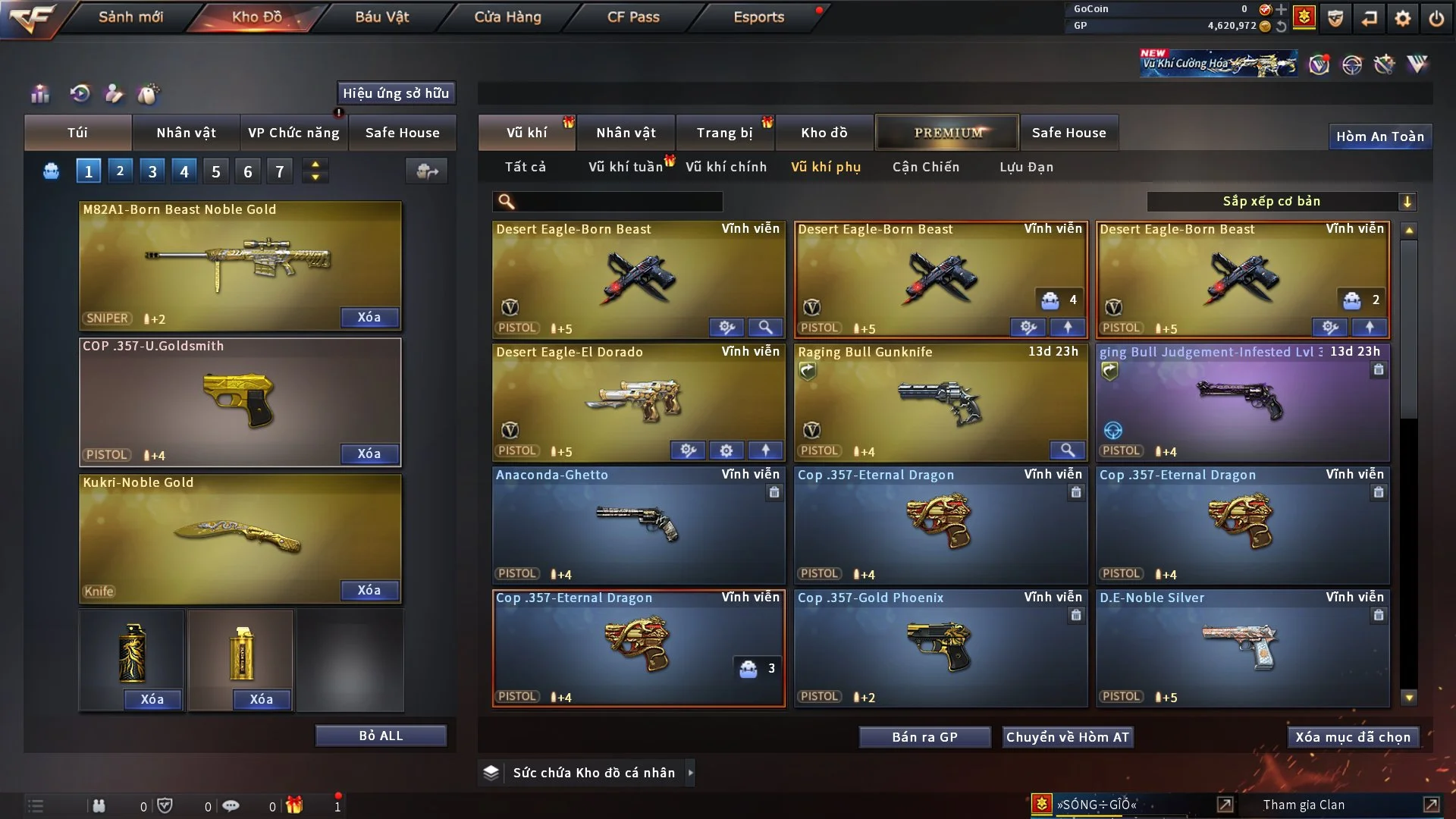The width and height of the screenshot is (1456, 819).
Task: Open the Sắp xếp cơ bản sort dropdown
Action: pos(1281,202)
